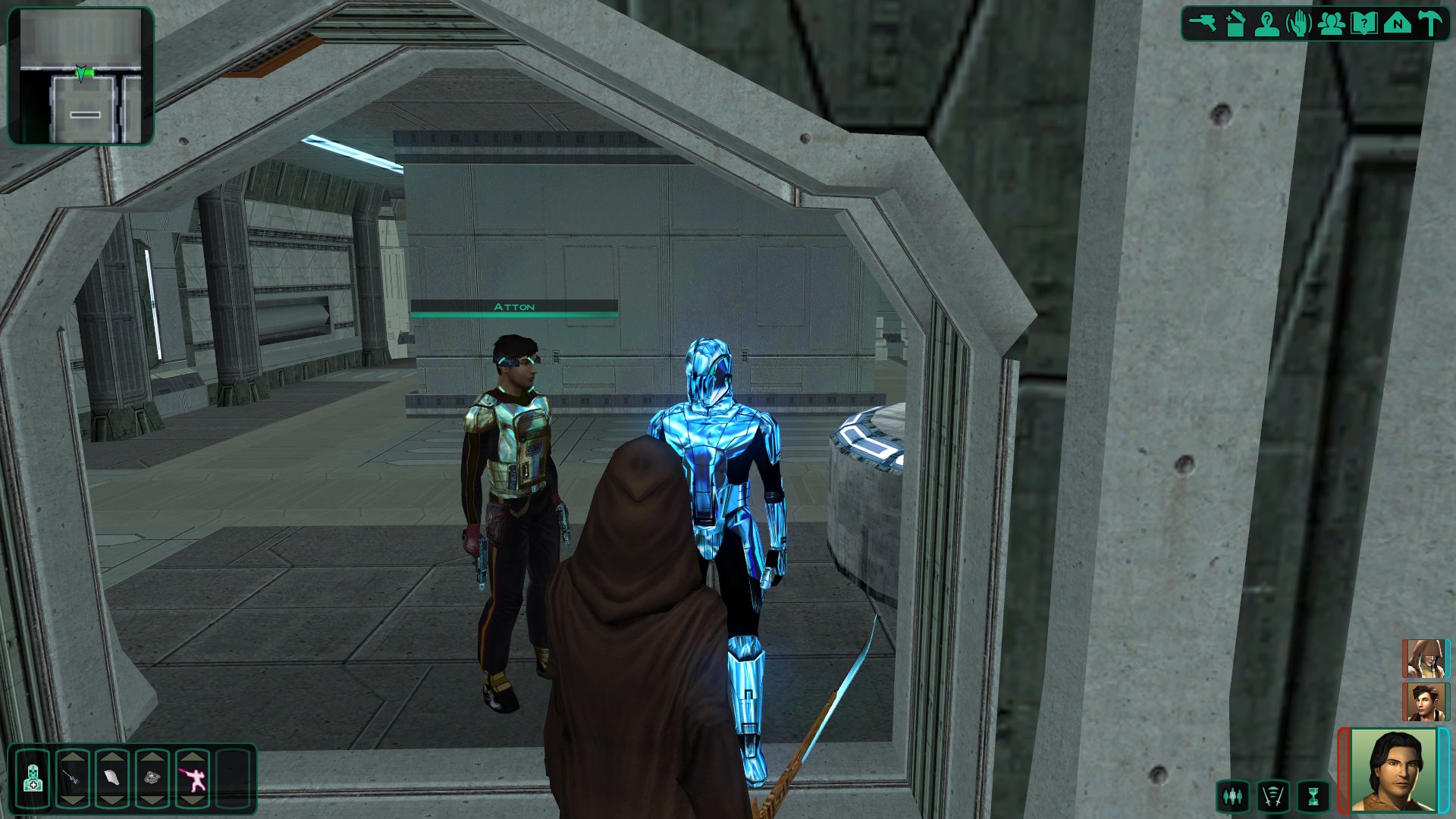1456x819 pixels.
Task: Click the main character portrait
Action: [1394, 770]
